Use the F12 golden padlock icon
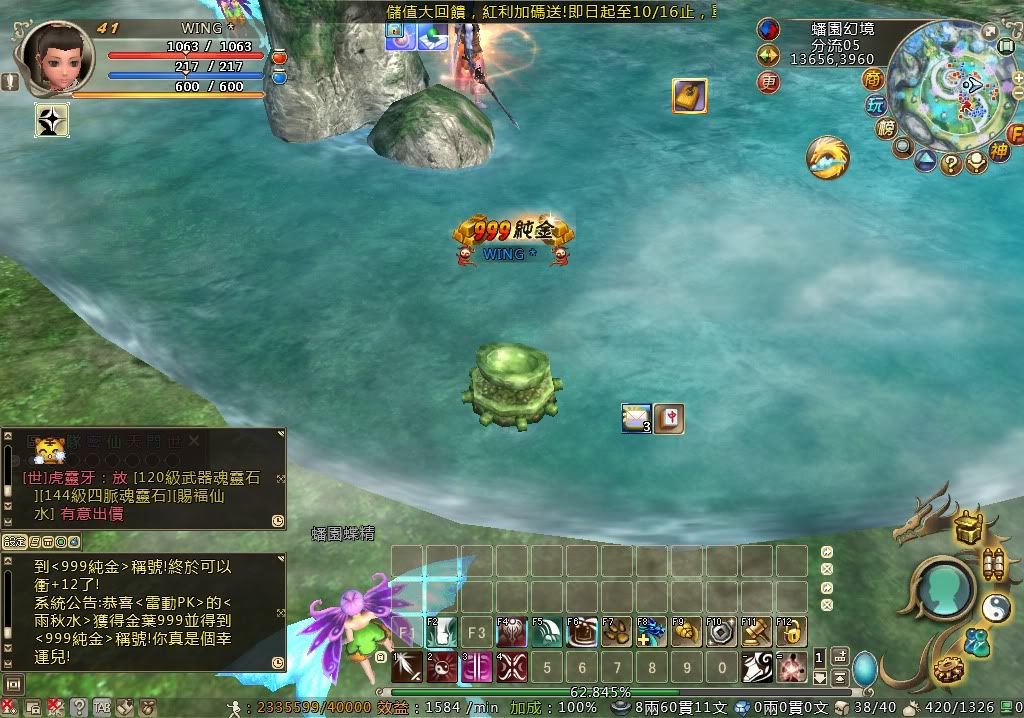1024x718 pixels. (790, 632)
